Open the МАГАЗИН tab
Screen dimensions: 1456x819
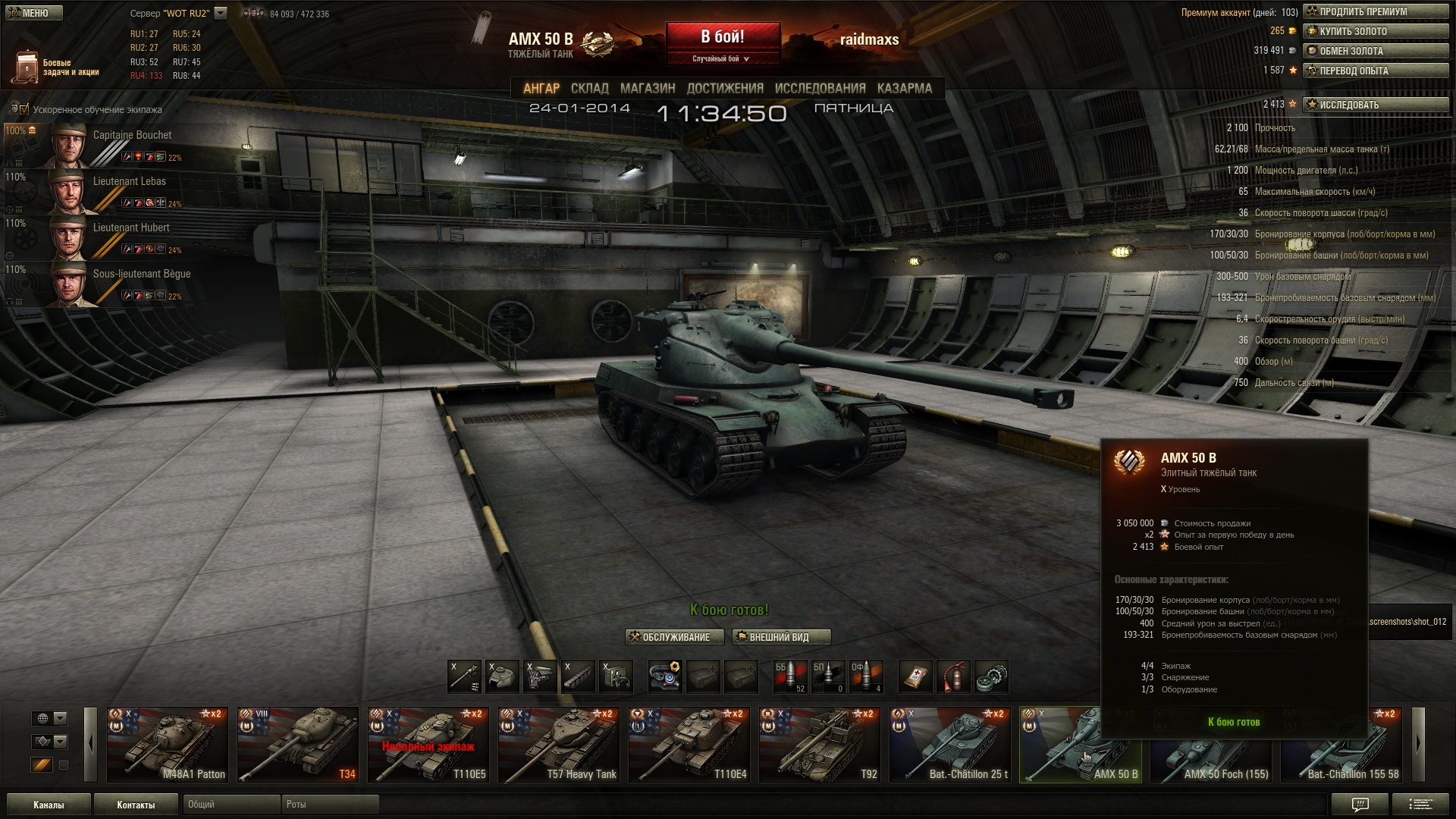[647, 88]
